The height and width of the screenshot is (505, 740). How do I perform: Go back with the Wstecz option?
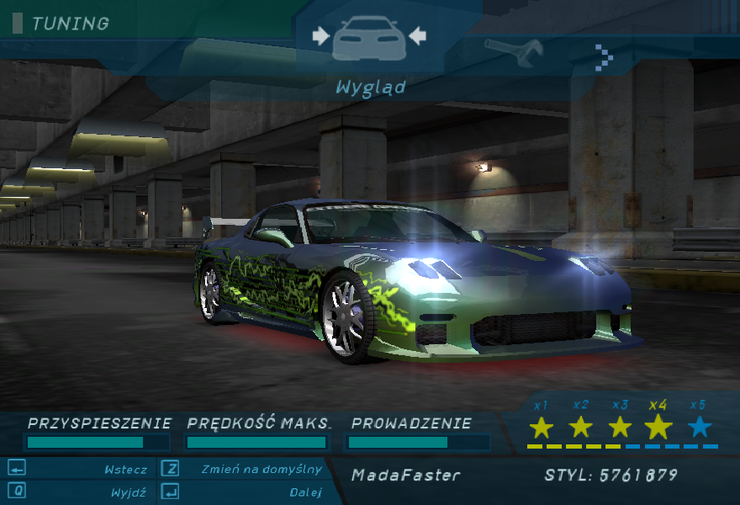coord(125,469)
